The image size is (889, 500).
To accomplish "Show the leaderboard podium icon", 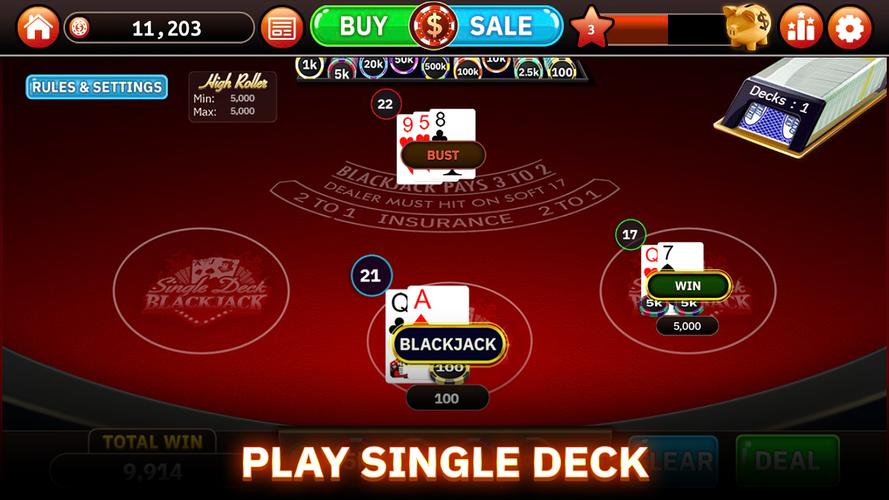I will [x=800, y=27].
